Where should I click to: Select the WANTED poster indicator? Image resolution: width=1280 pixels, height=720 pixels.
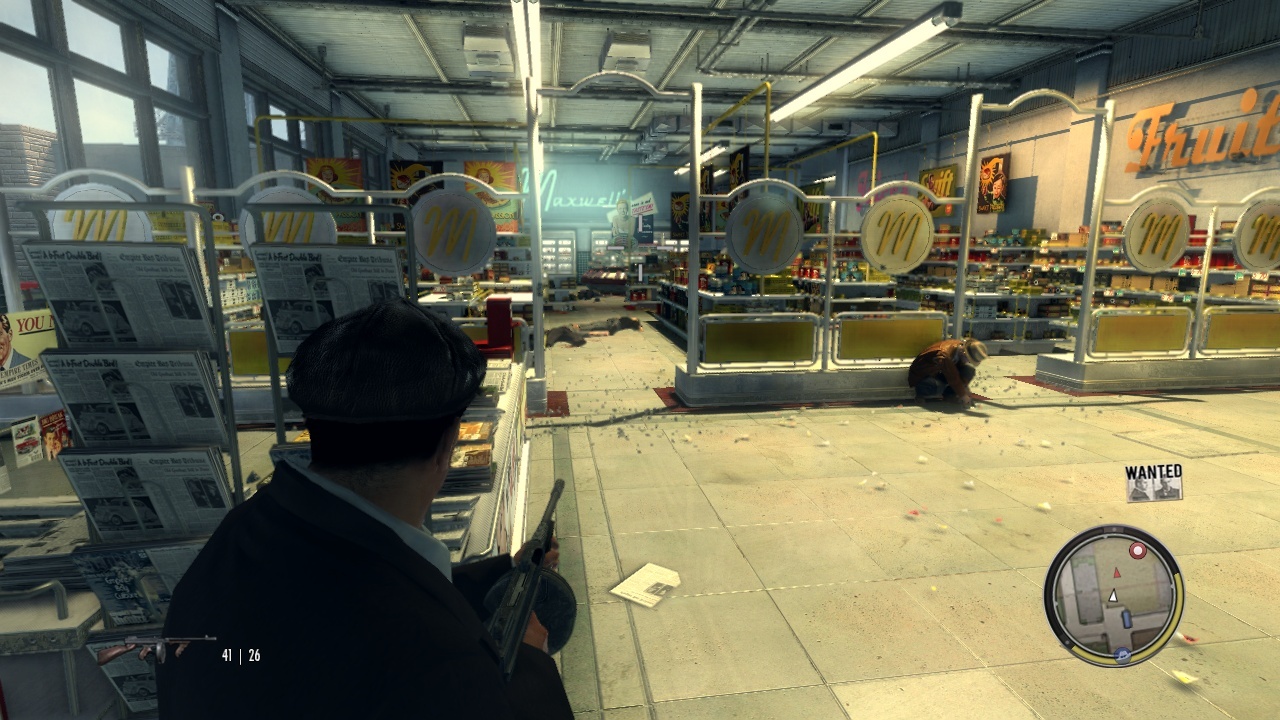[1153, 482]
